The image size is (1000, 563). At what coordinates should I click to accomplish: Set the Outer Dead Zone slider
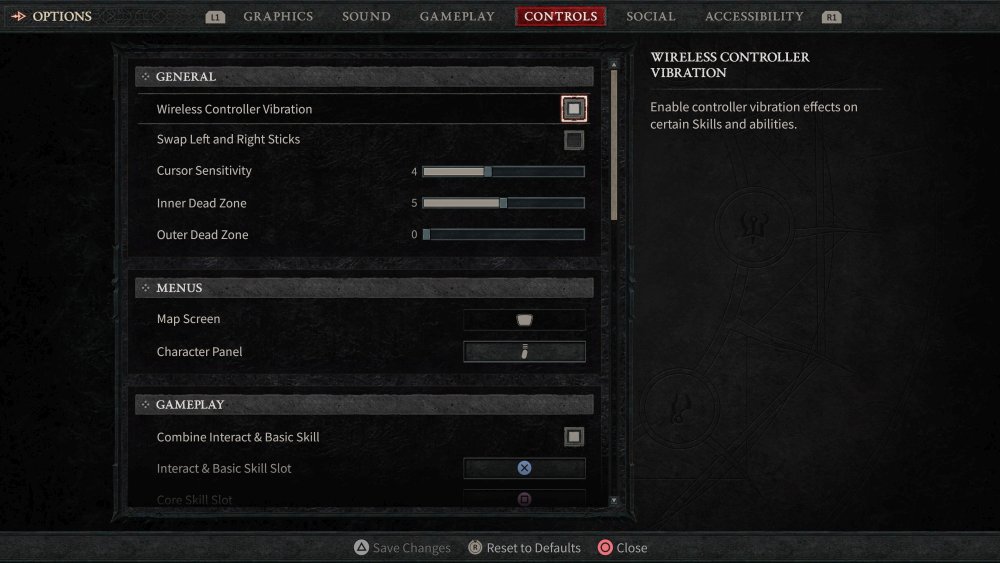[x=503, y=235]
